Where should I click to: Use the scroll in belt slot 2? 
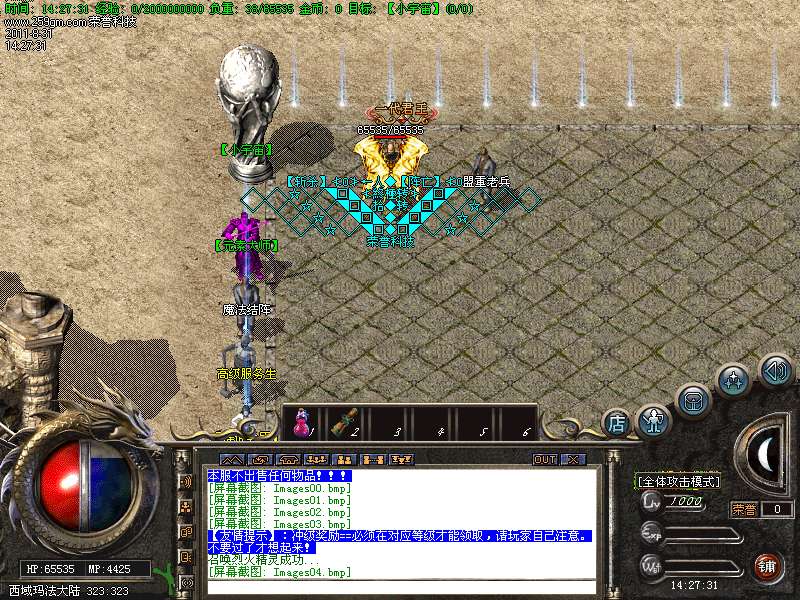(x=345, y=424)
